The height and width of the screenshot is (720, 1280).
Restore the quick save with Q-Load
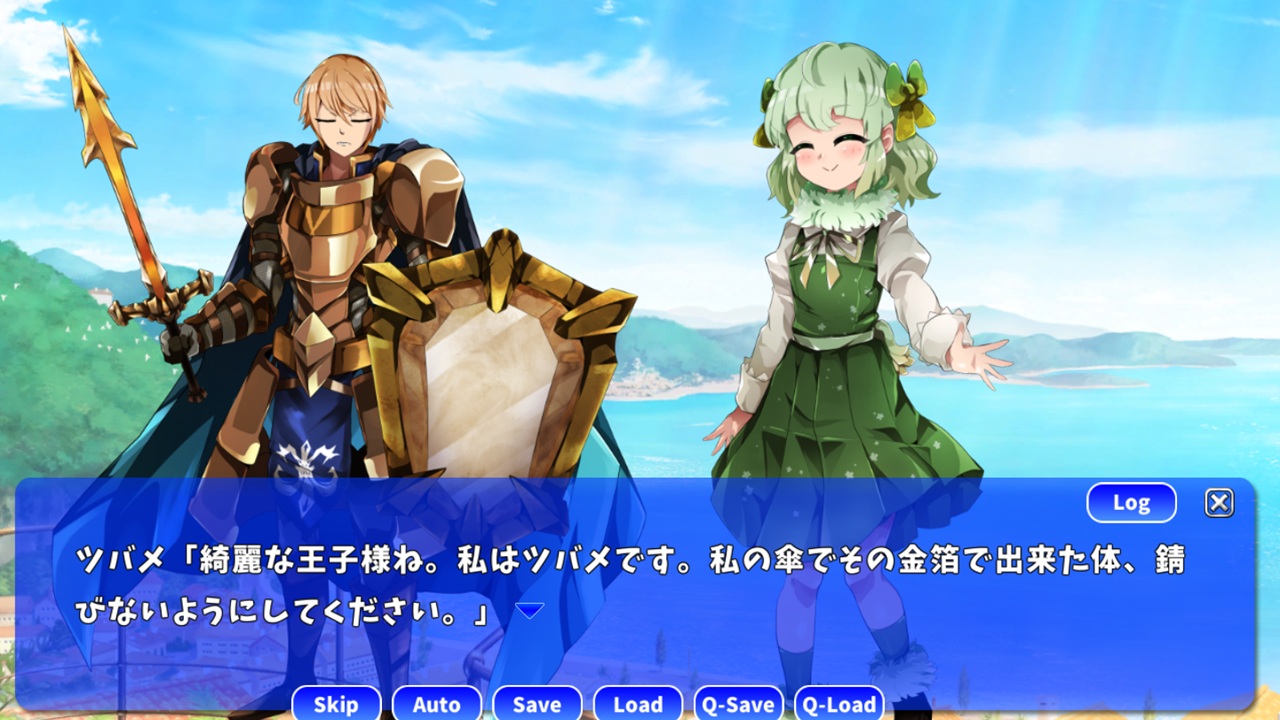point(840,703)
